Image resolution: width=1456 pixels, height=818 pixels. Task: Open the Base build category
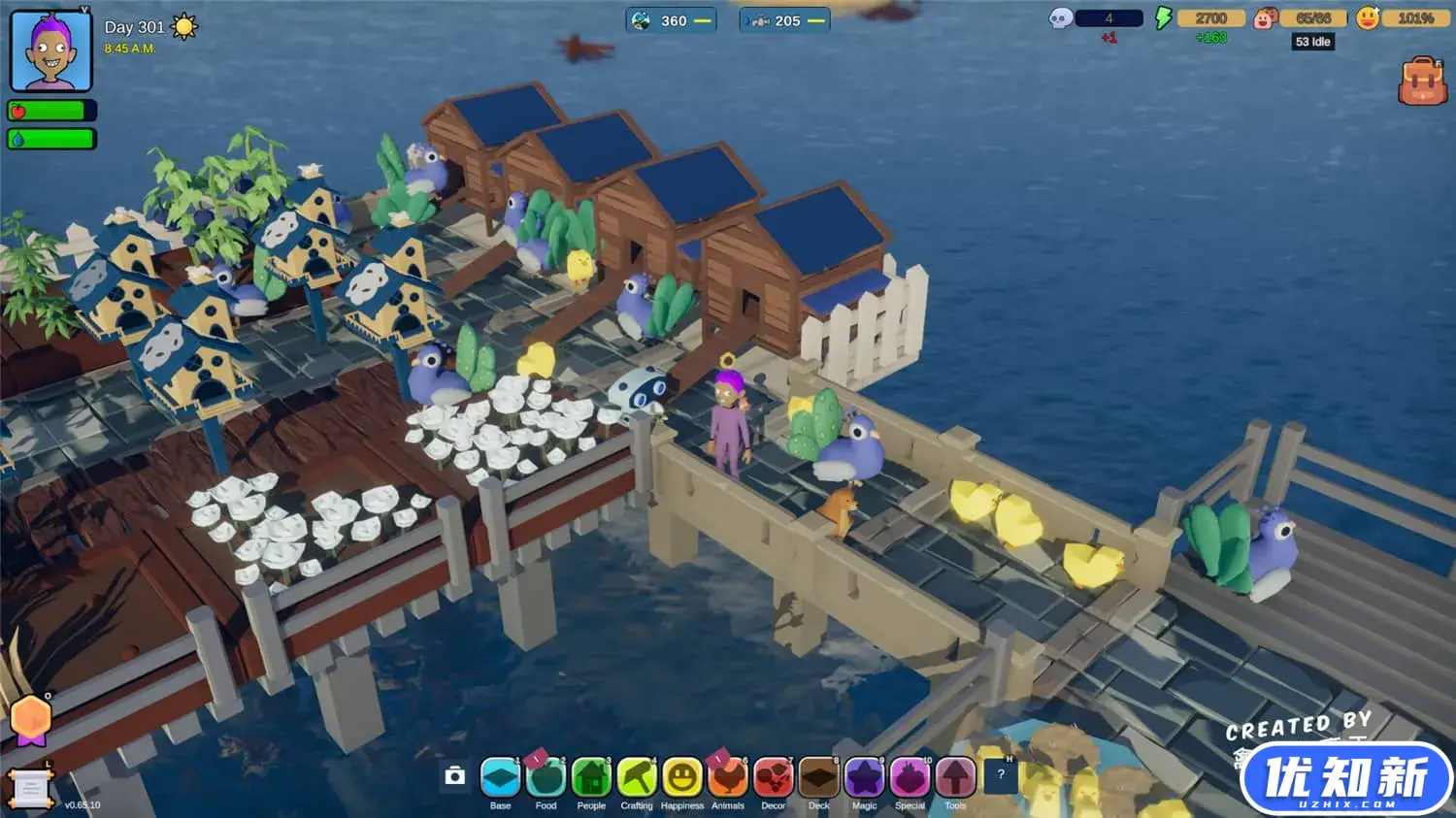[x=500, y=777]
